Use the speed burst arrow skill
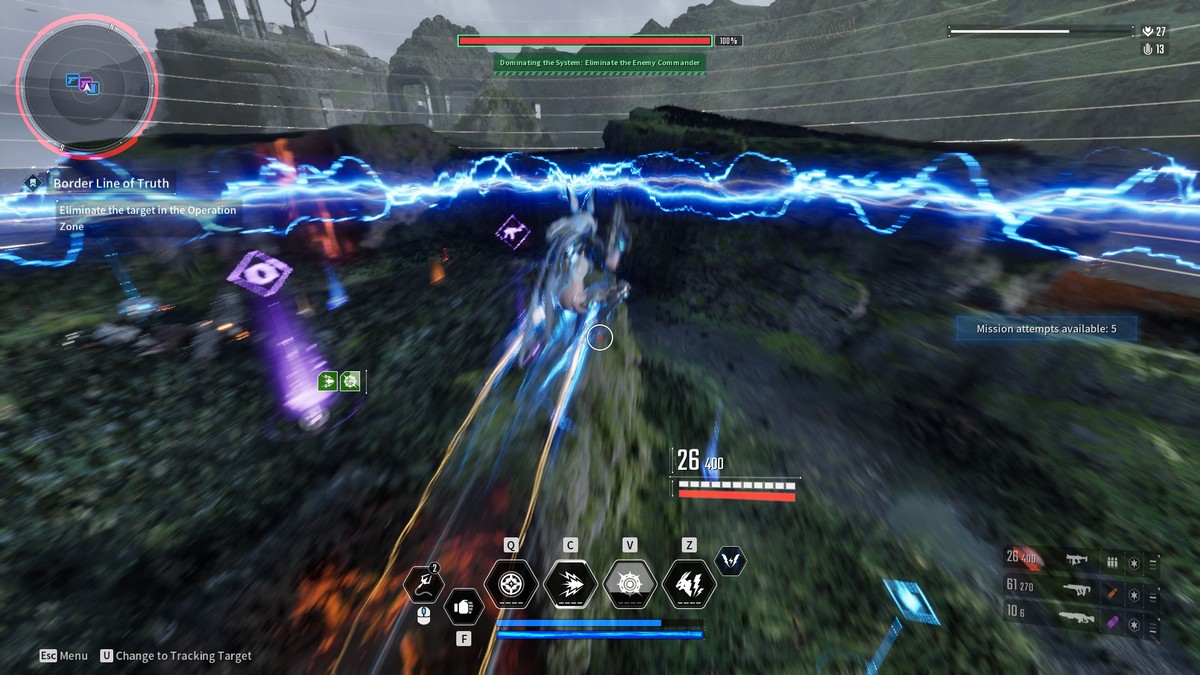The height and width of the screenshot is (675, 1200). point(570,584)
